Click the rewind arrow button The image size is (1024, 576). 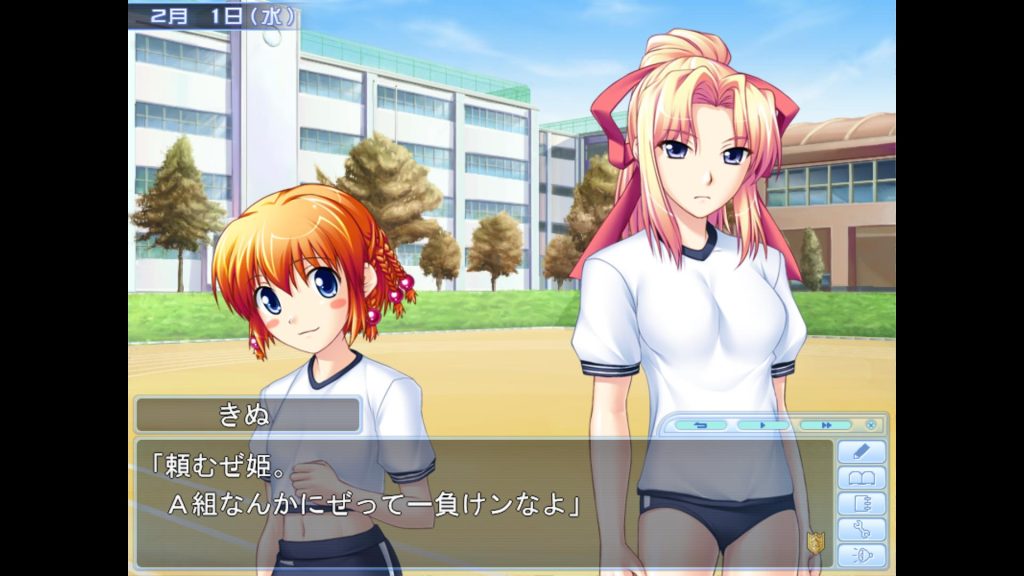pyautogui.click(x=700, y=425)
